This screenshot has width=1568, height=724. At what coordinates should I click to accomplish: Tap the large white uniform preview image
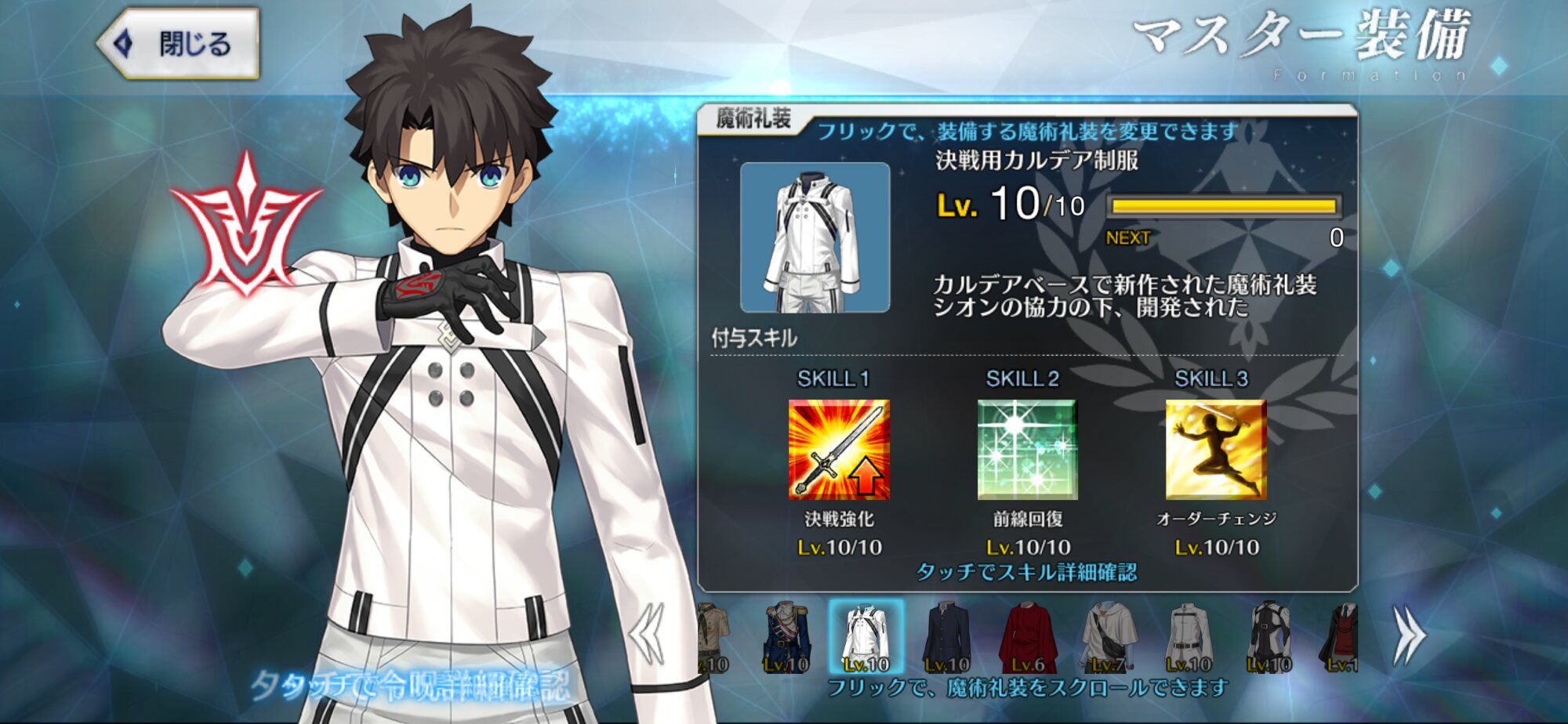[x=815, y=237]
